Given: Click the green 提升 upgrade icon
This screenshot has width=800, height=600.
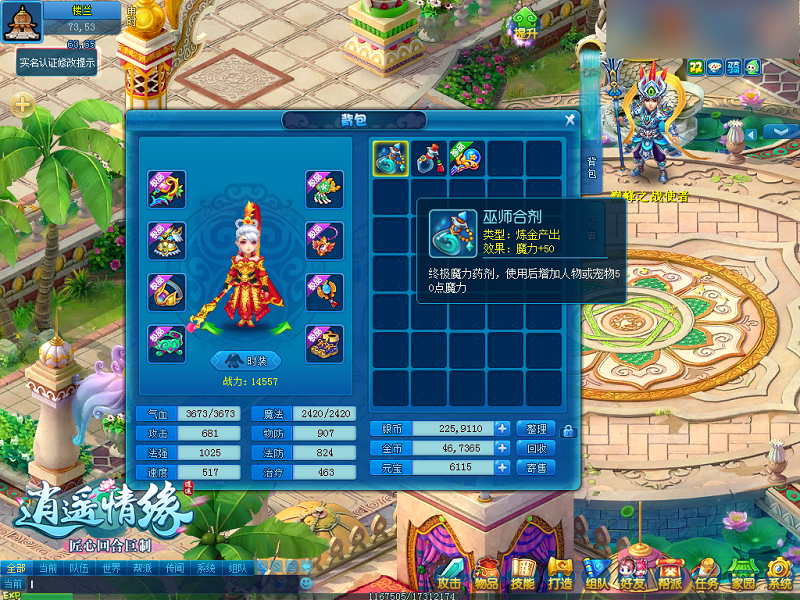Looking at the screenshot, I should click(526, 24).
